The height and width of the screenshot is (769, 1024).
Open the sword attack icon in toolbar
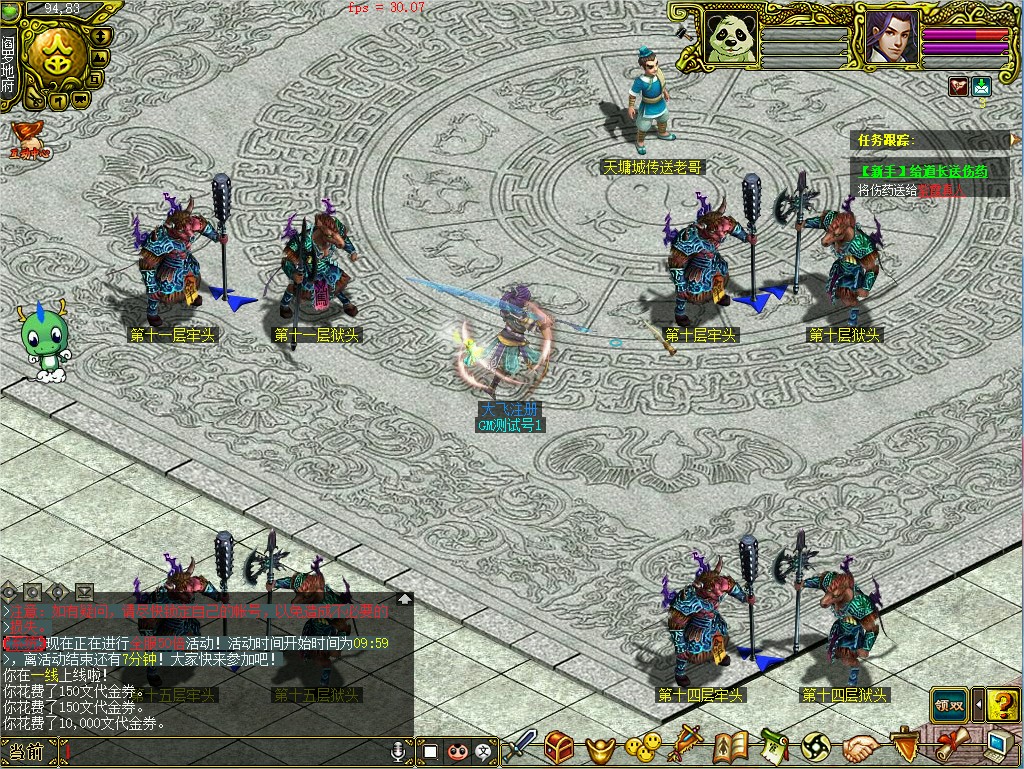pos(520,746)
